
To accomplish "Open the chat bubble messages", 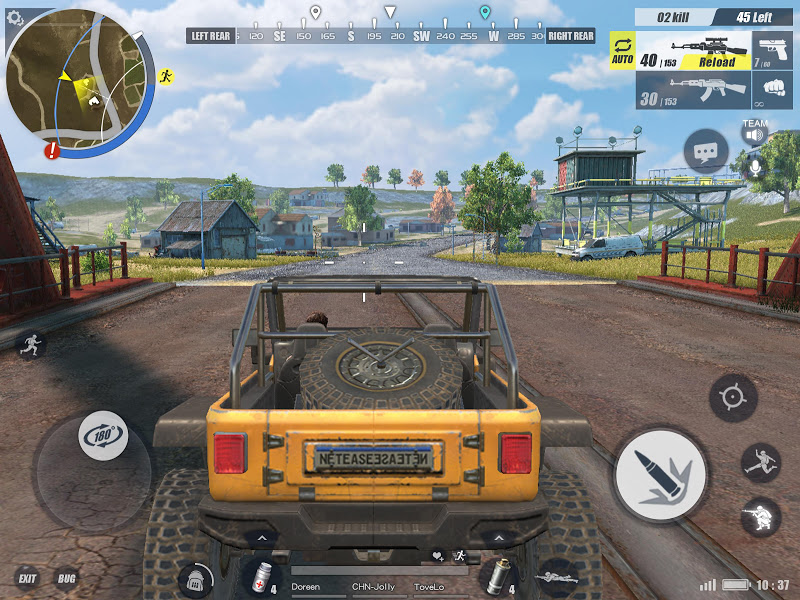I will tap(705, 152).
